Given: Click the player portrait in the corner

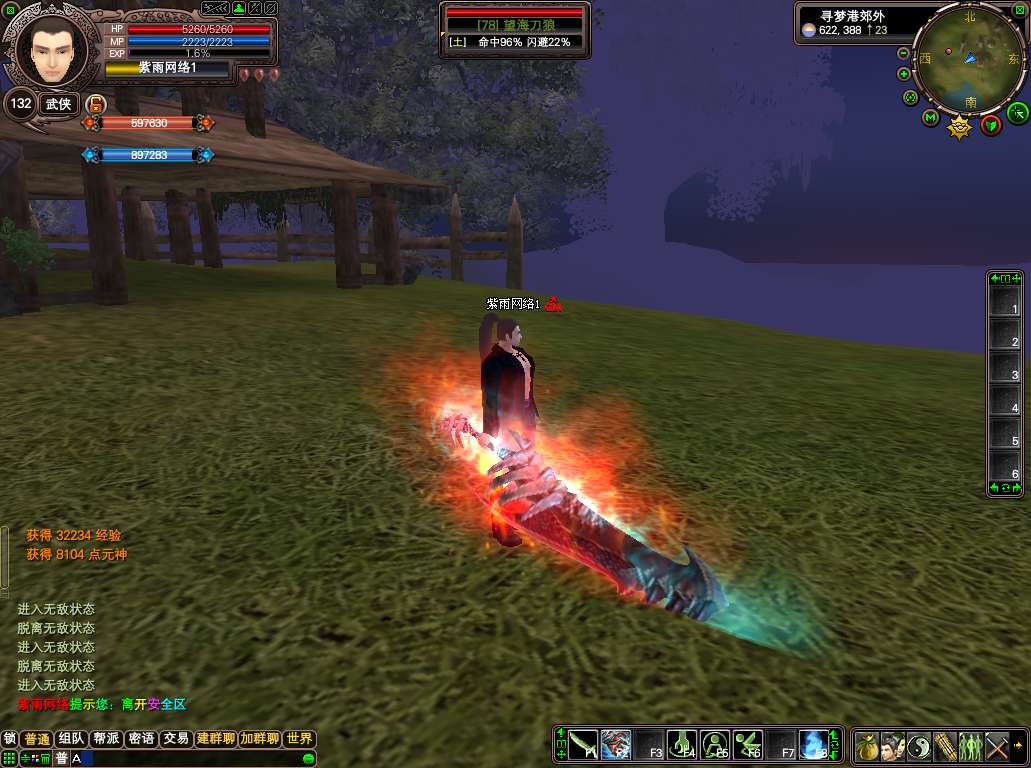Looking at the screenshot, I should click(50, 50).
